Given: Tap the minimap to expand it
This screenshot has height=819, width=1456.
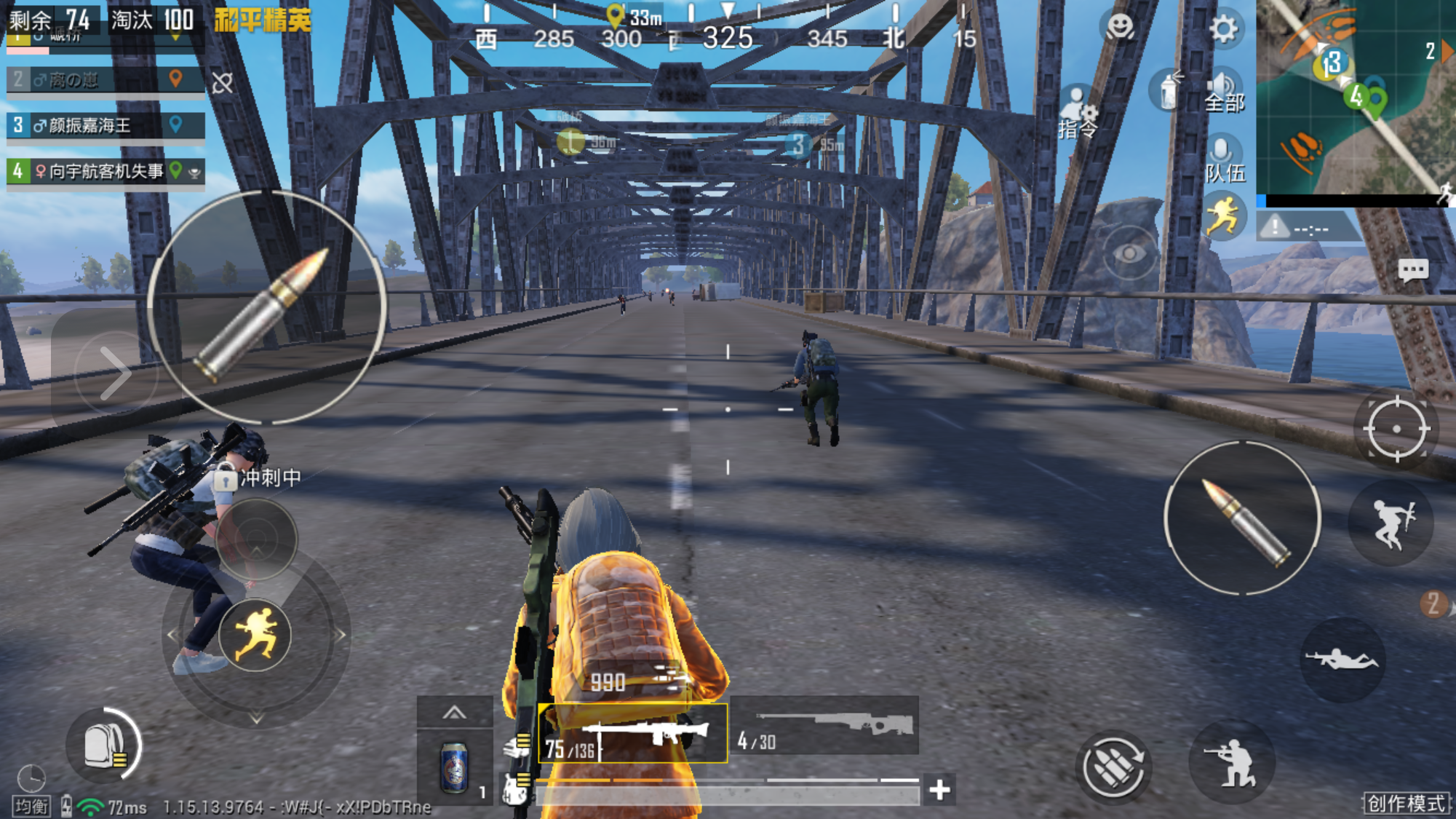Looking at the screenshot, I should tap(1355, 98).
